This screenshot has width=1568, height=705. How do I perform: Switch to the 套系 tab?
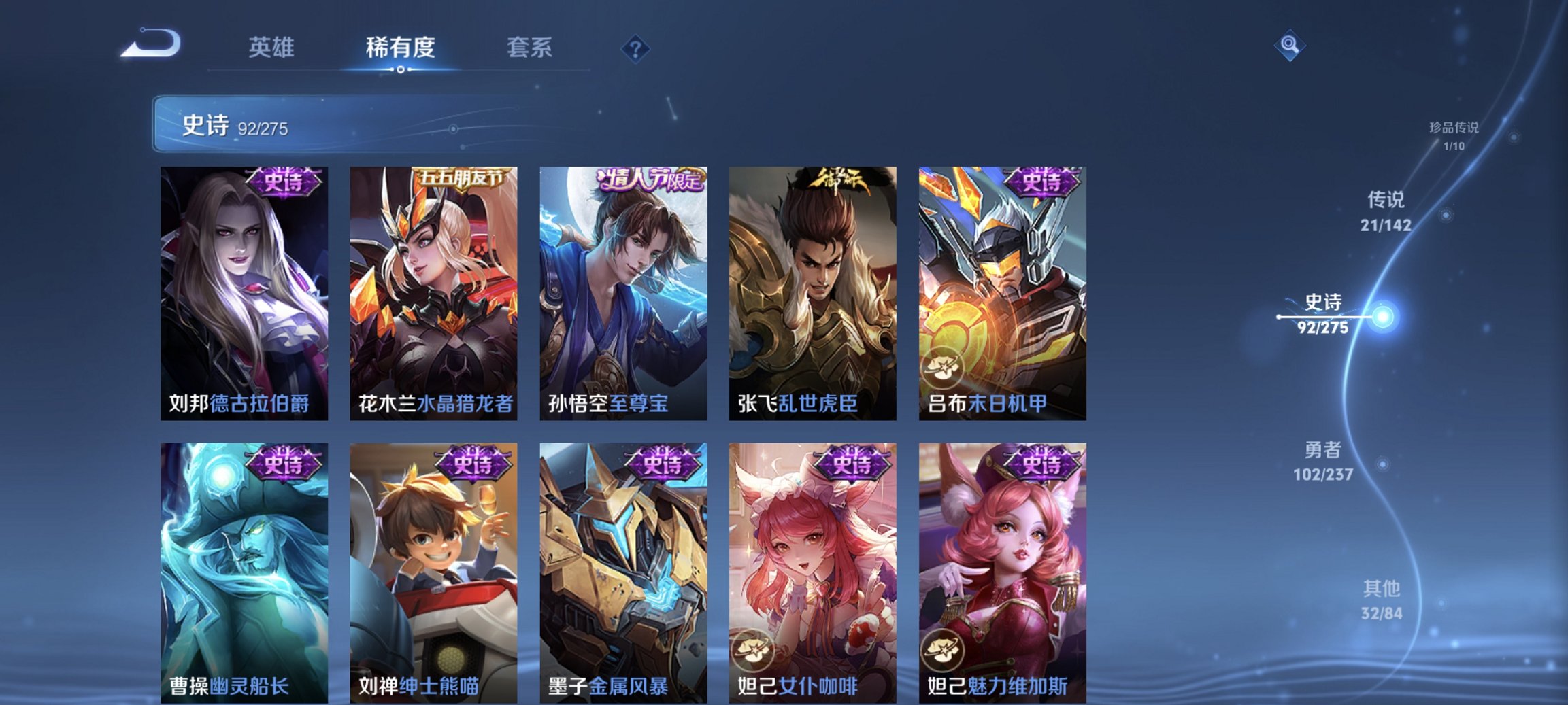pyautogui.click(x=529, y=49)
